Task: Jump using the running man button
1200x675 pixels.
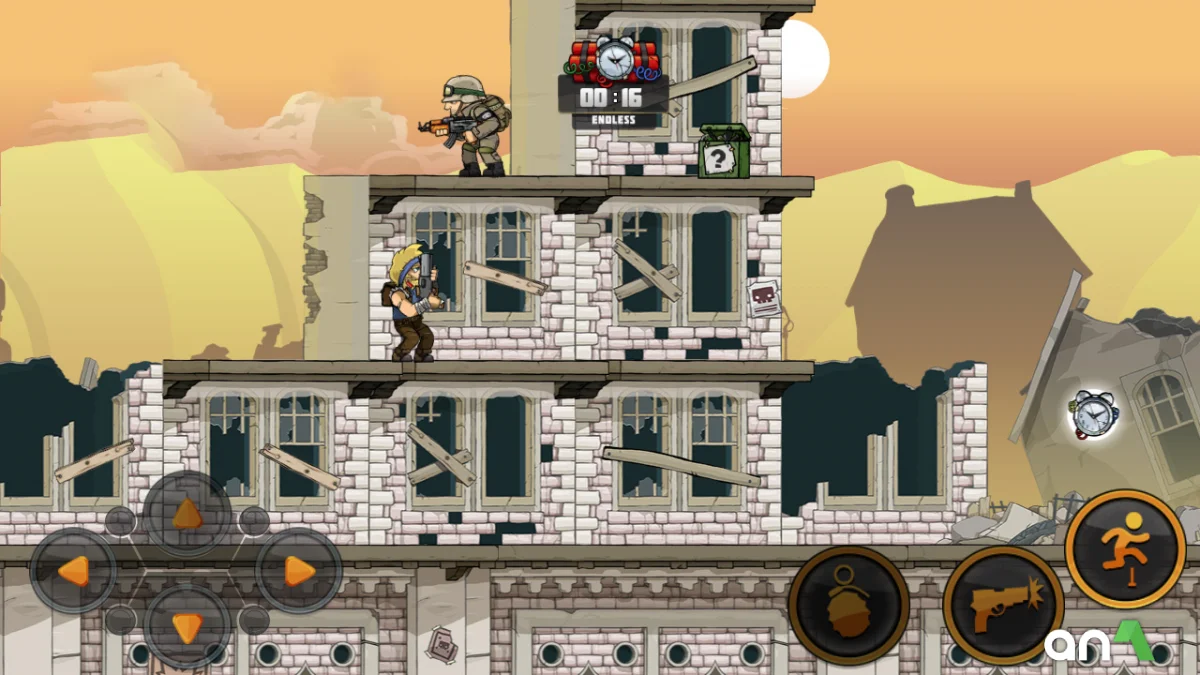Action: (1124, 549)
